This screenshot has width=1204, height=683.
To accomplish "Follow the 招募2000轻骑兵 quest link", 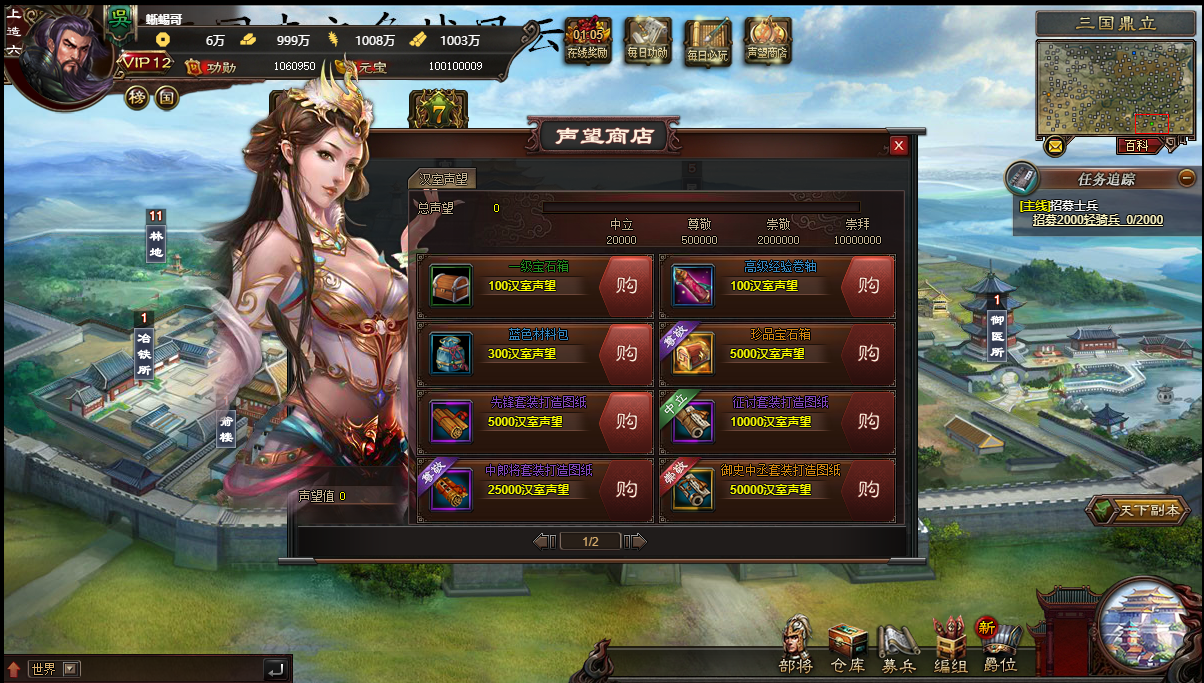I will pos(1097,220).
